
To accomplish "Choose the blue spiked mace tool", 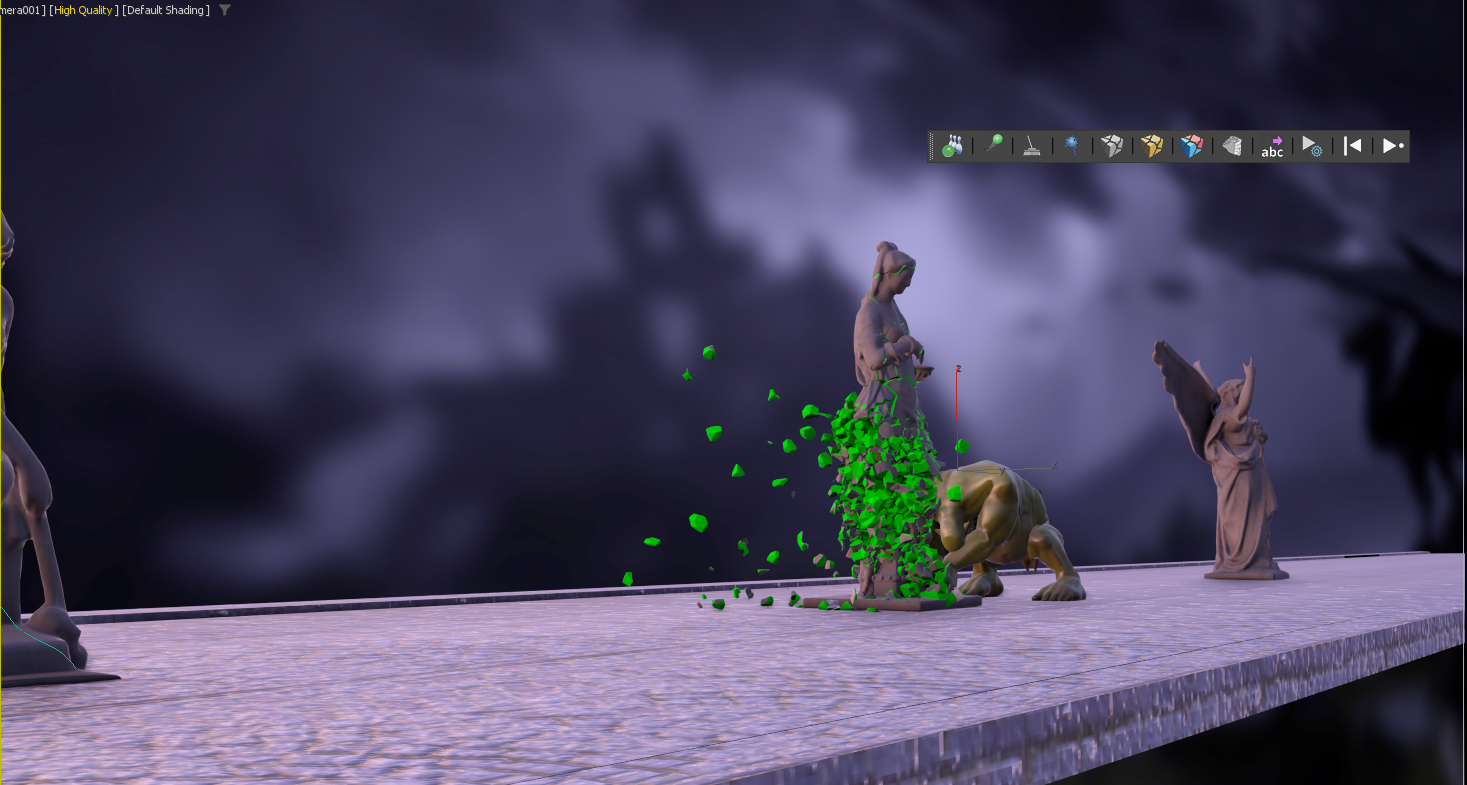I will 1072,146.
